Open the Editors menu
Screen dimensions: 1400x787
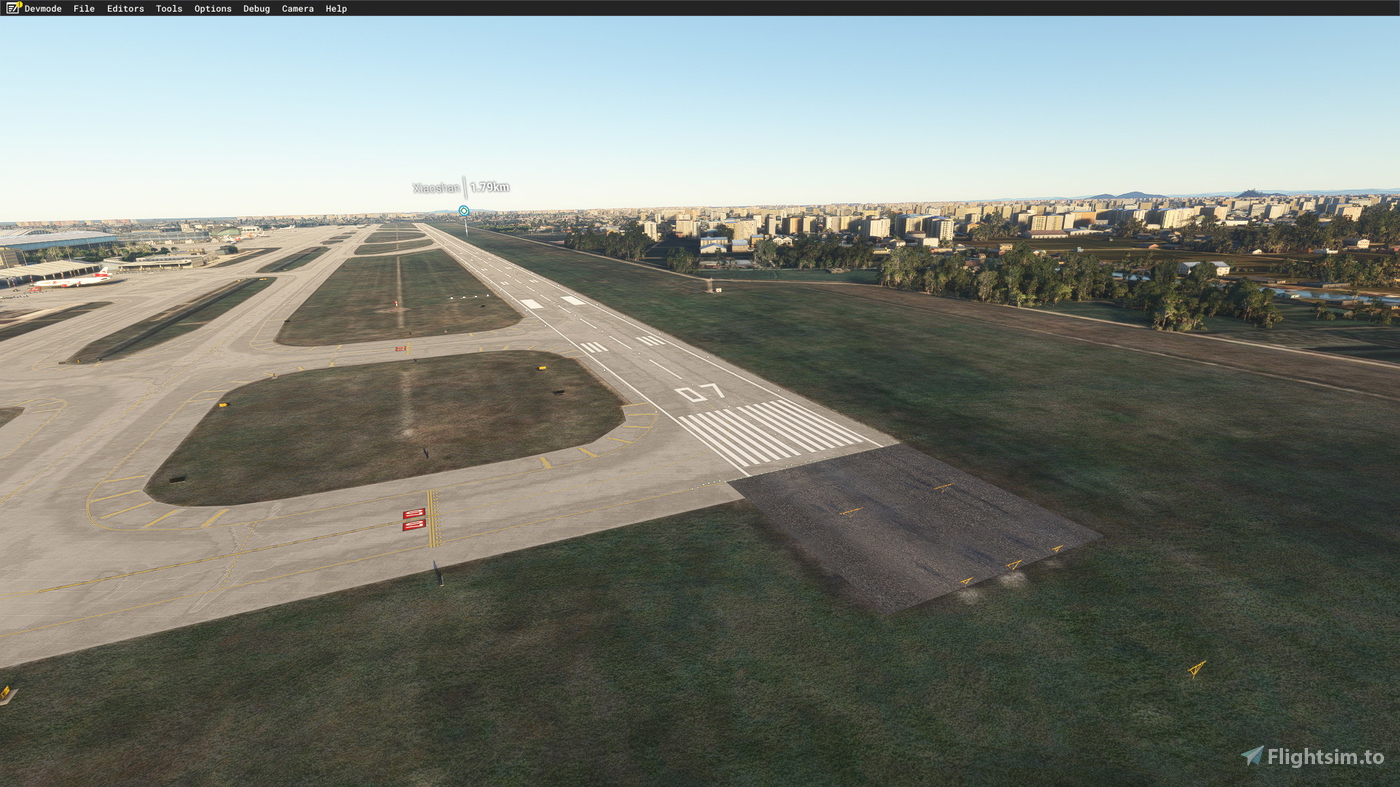click(x=125, y=8)
